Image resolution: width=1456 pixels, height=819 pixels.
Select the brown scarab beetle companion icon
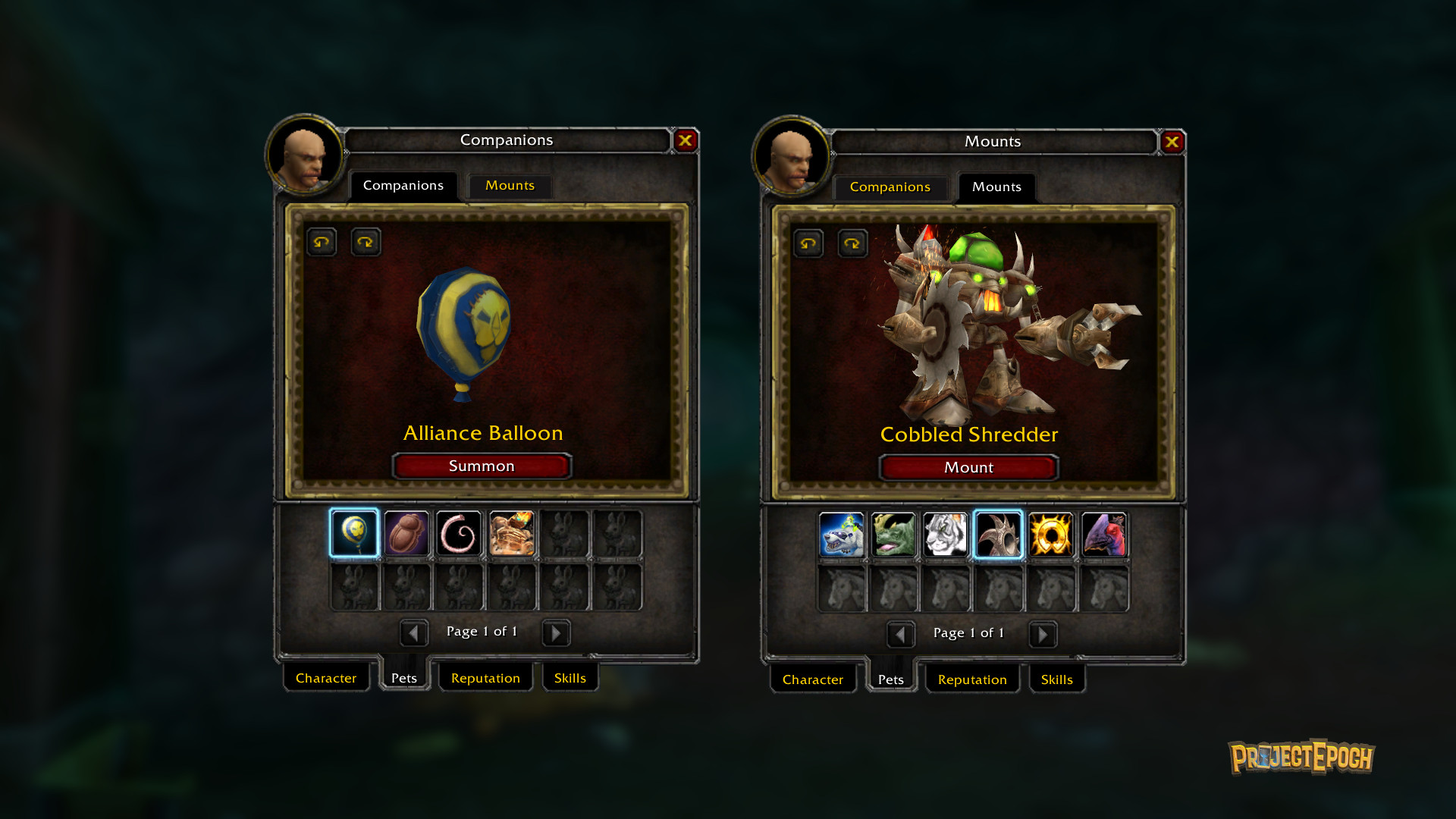pos(406,533)
